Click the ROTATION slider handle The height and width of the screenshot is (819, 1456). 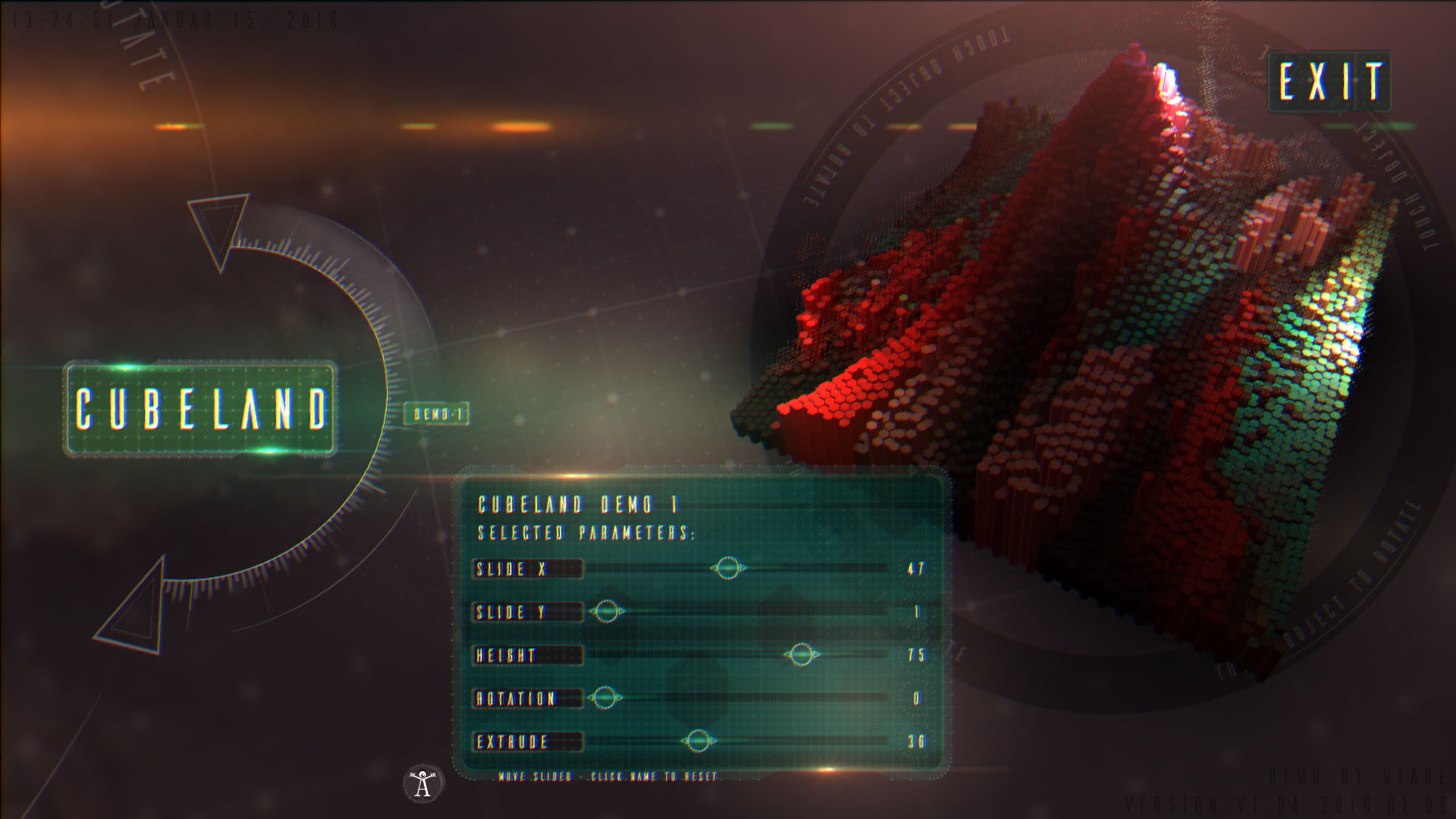pos(604,697)
